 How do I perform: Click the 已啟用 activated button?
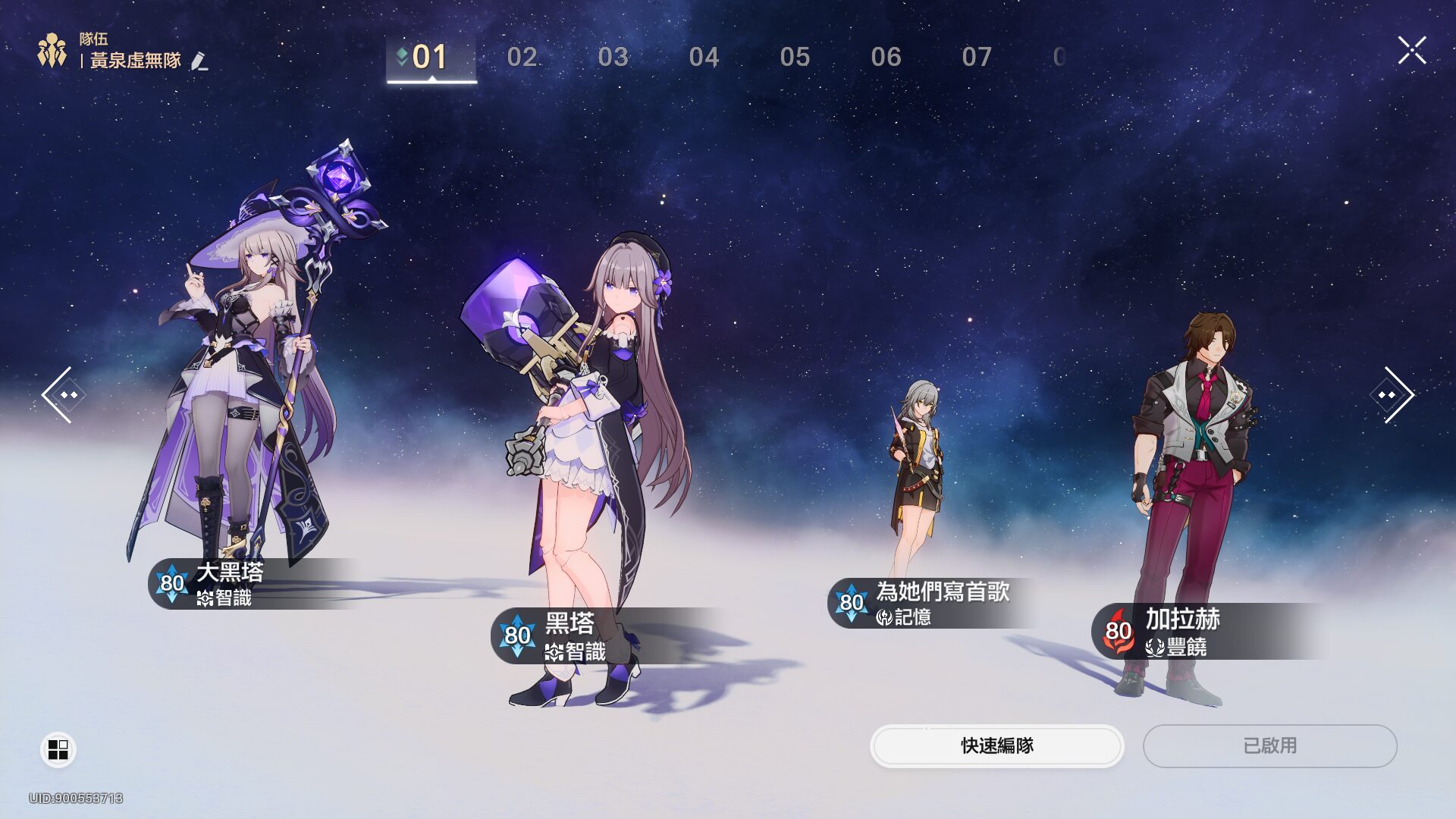pos(1269,745)
